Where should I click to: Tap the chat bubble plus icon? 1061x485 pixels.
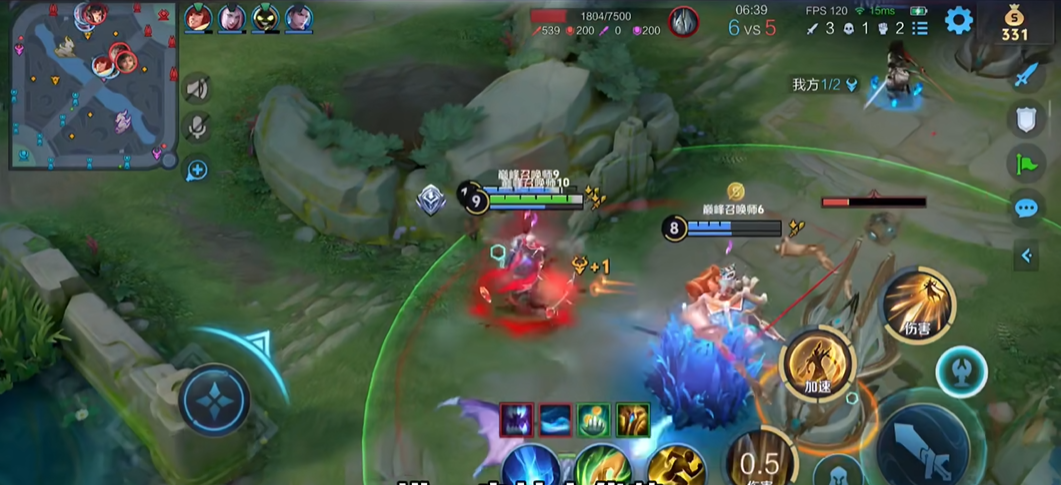pyautogui.click(x=197, y=170)
